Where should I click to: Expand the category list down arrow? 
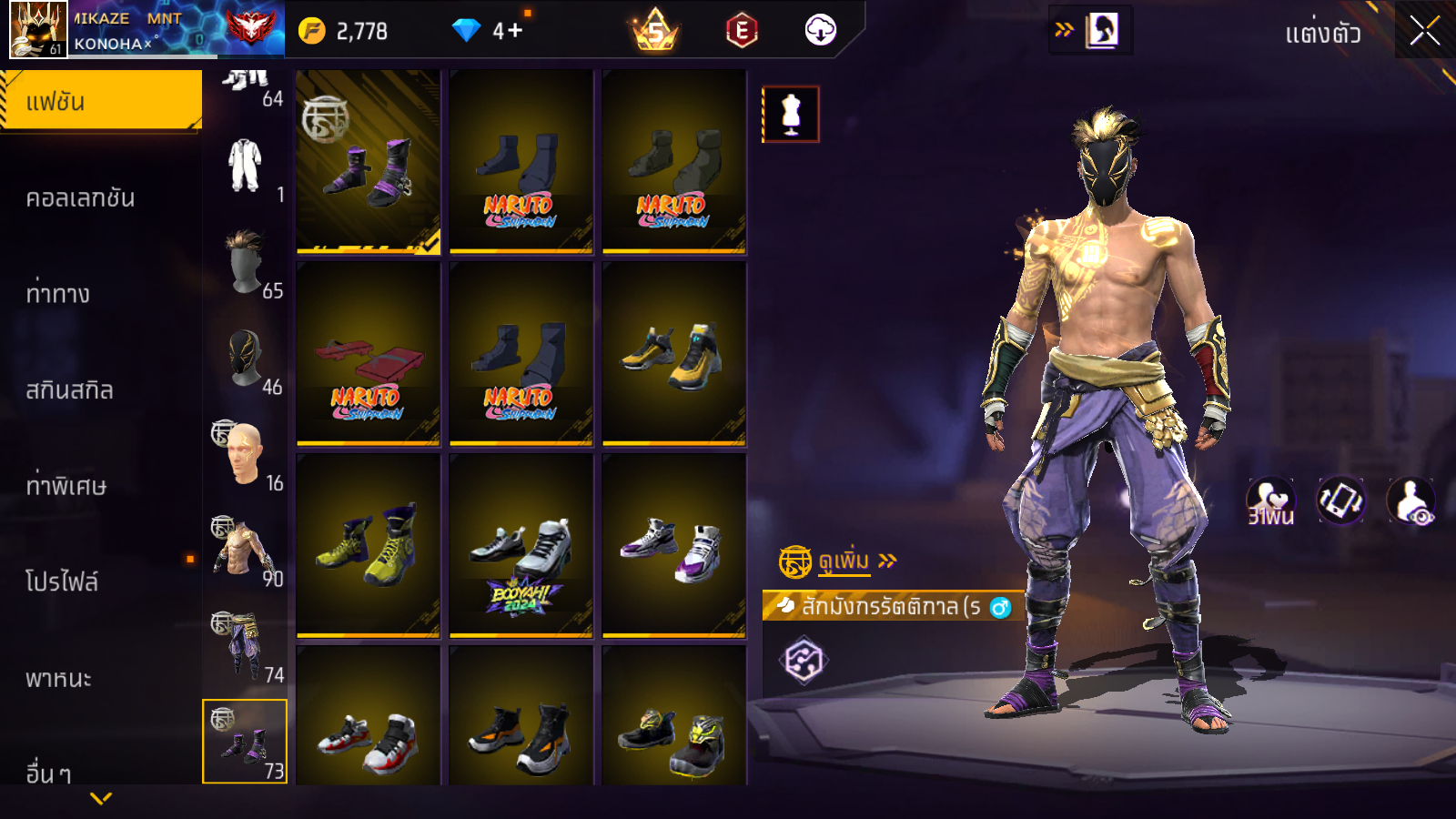101,798
